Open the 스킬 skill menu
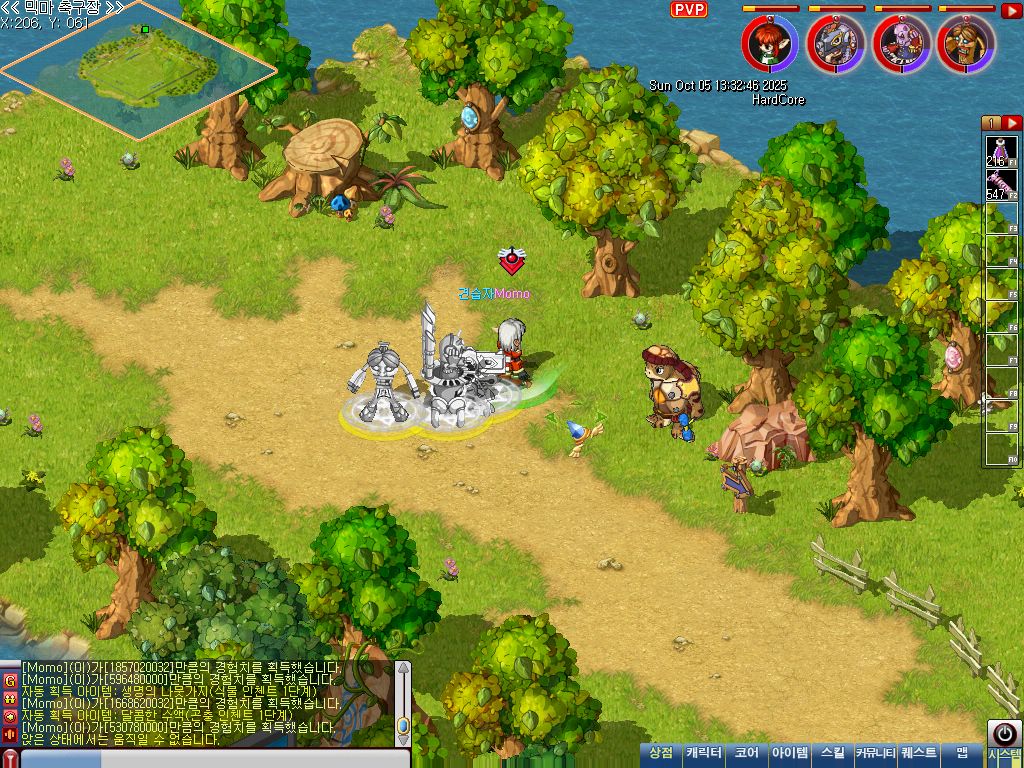 [x=832, y=754]
